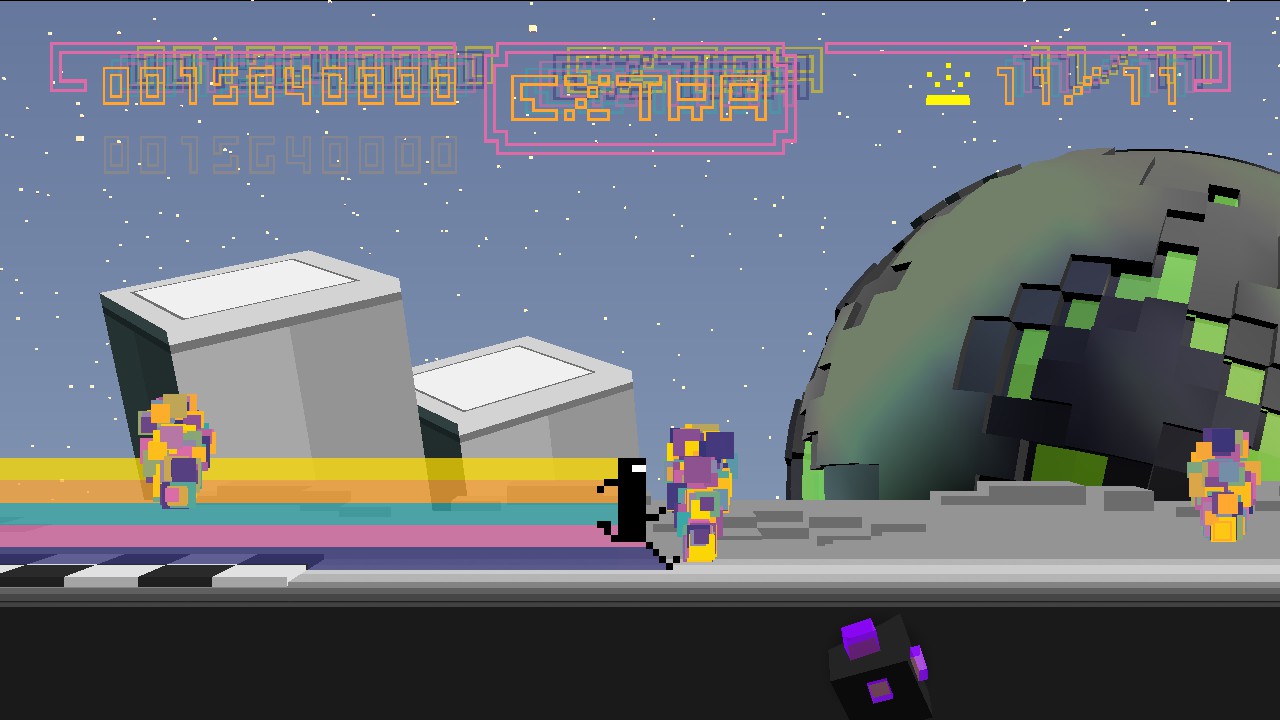Click the EXTRA letter currently lit up
This screenshot has width=1280, height=720.
(x=535, y=95)
